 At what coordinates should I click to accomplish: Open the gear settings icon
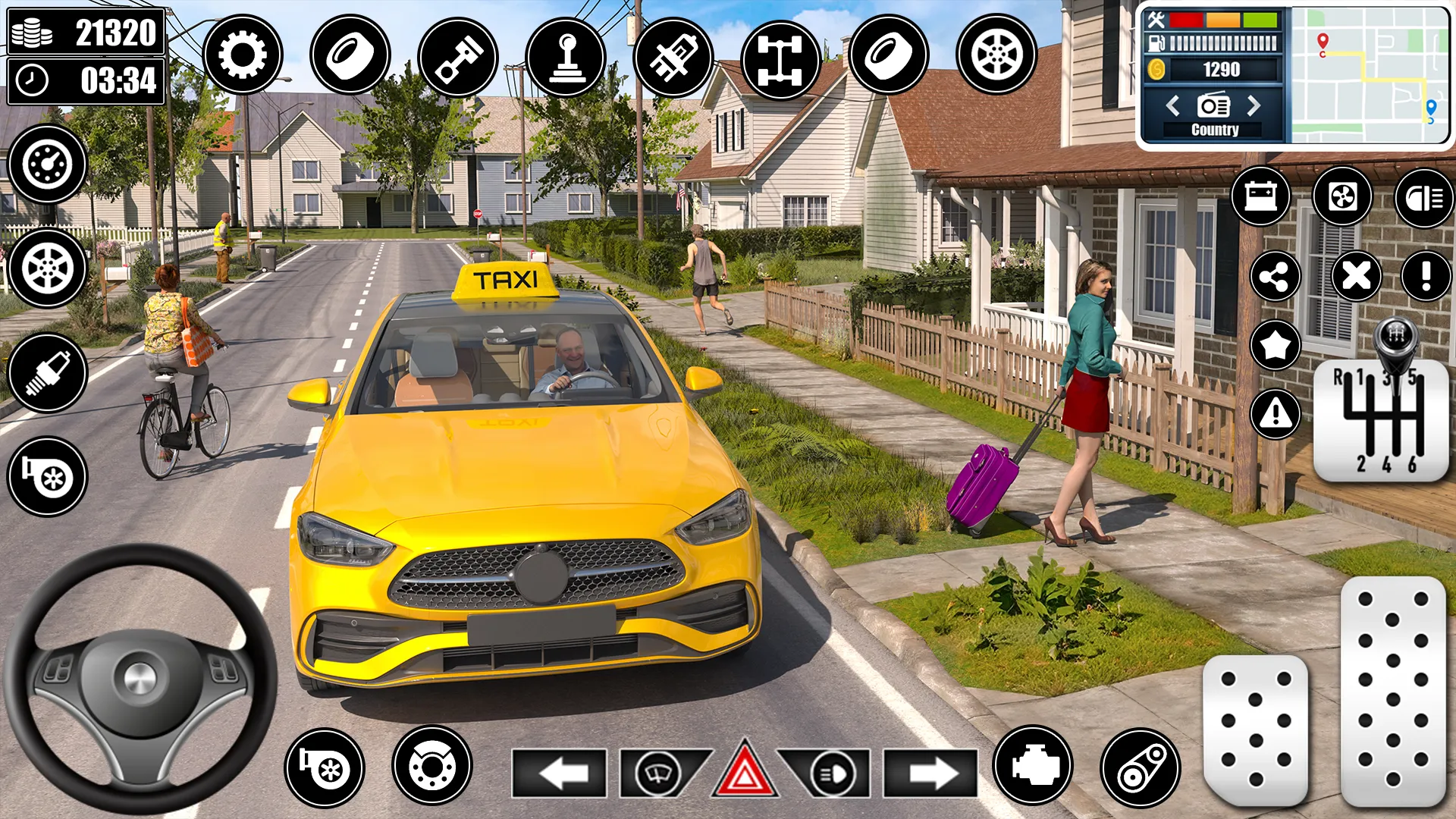point(242,55)
